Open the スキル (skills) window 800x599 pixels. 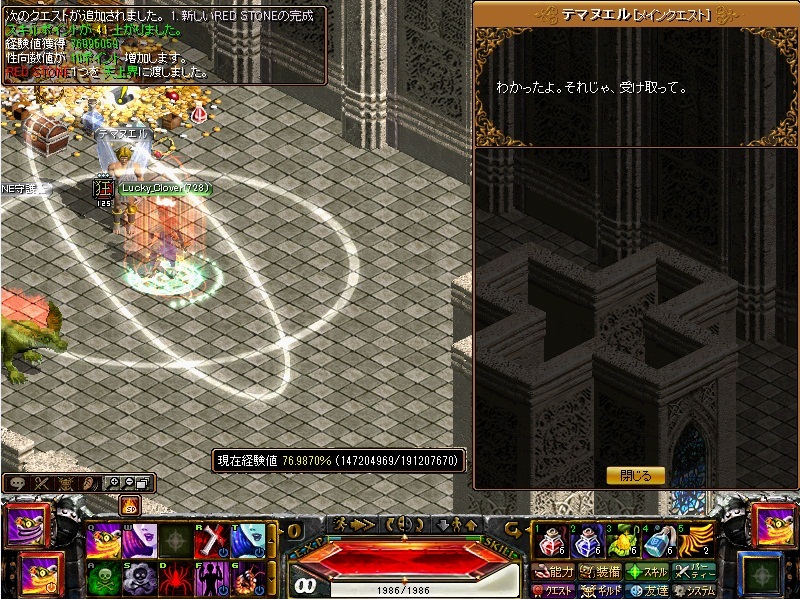point(647,572)
